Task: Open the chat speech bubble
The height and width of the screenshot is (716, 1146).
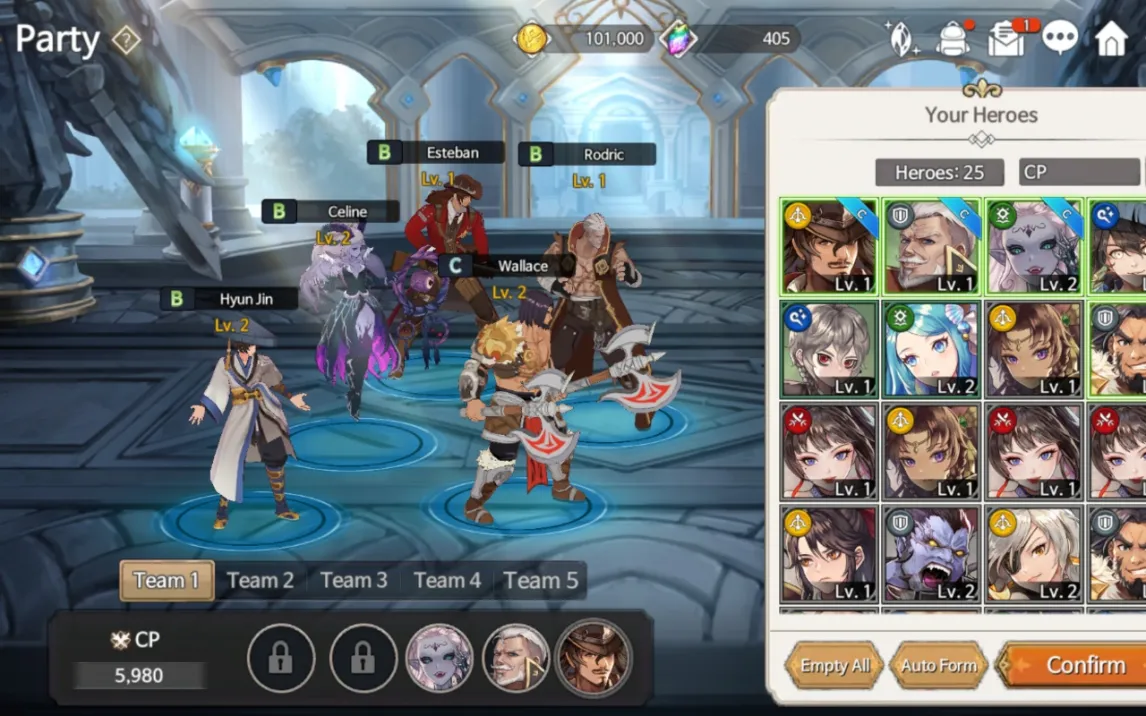Action: tap(1060, 38)
